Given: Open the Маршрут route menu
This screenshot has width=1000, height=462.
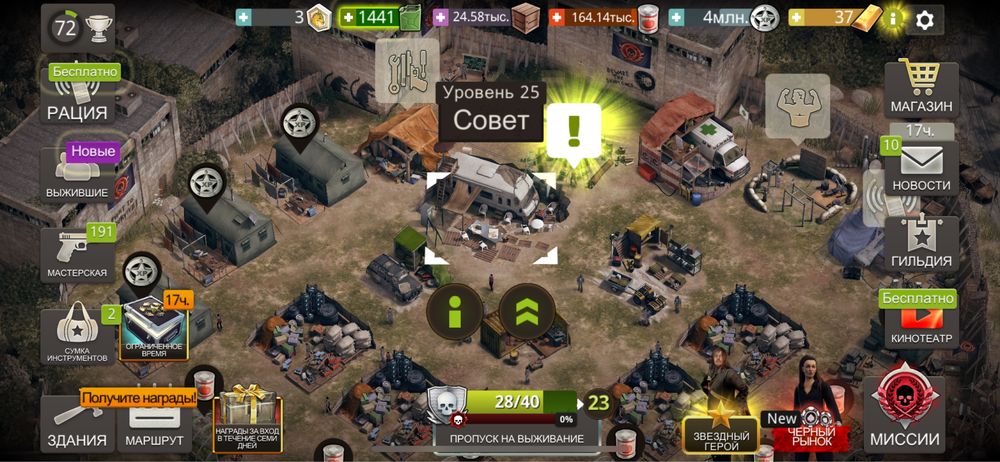Looking at the screenshot, I should 155,426.
